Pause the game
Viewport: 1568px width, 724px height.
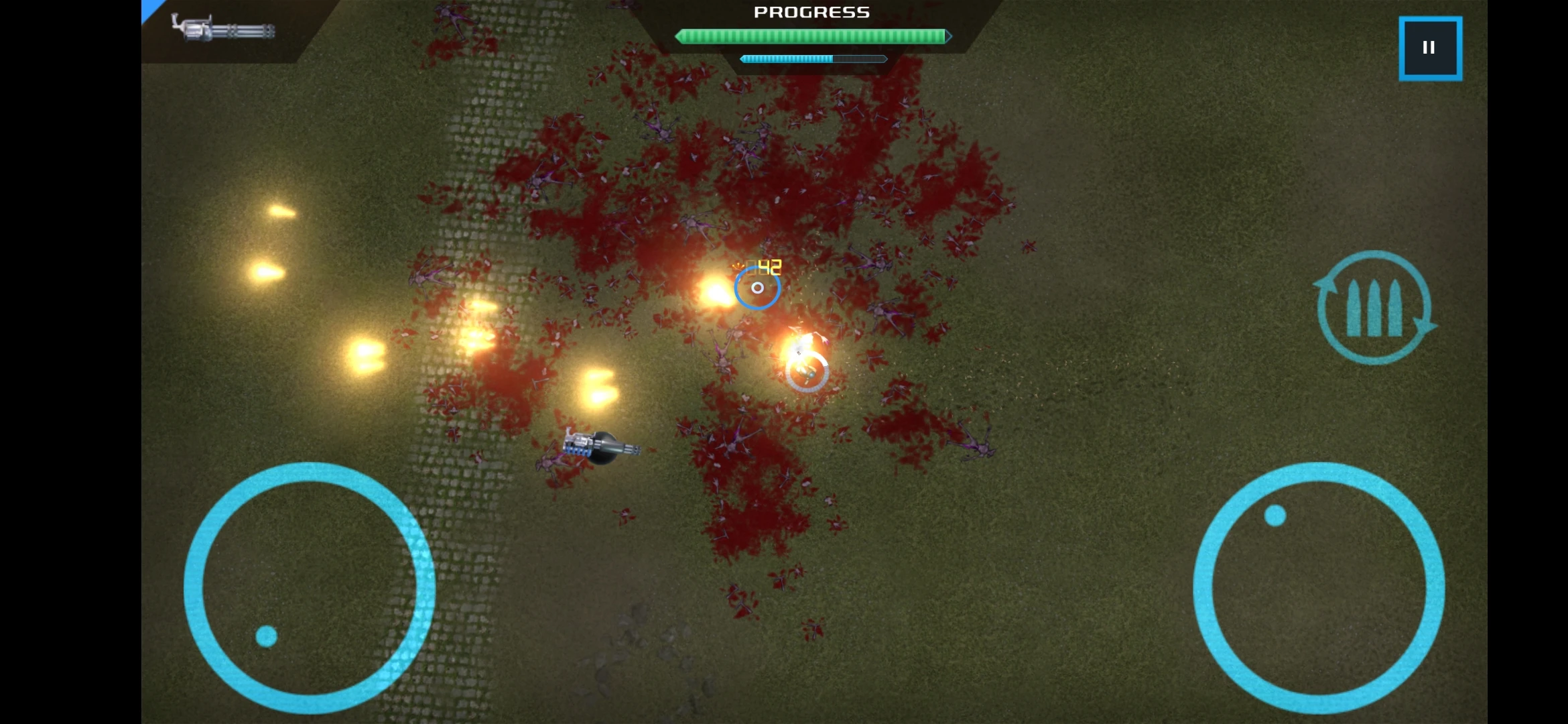coord(1430,48)
